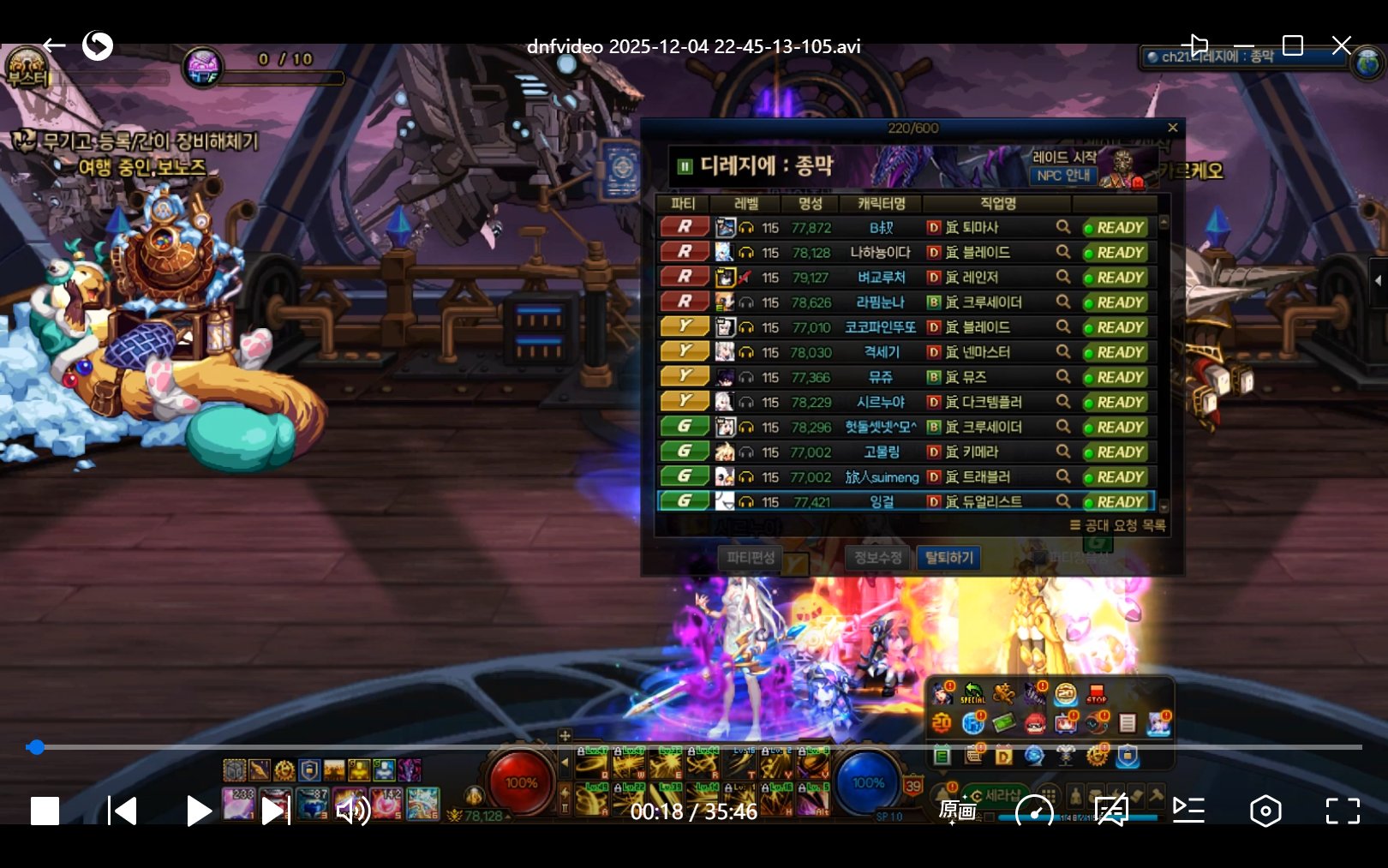Open 정보수정 to edit raid info
This screenshot has width=1388, height=868.
877,558
